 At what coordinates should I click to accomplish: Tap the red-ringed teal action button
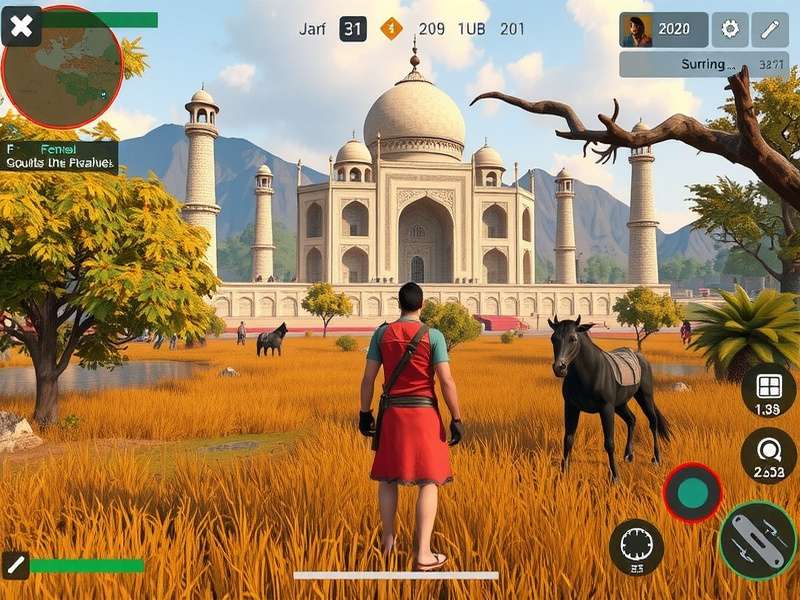(692, 492)
